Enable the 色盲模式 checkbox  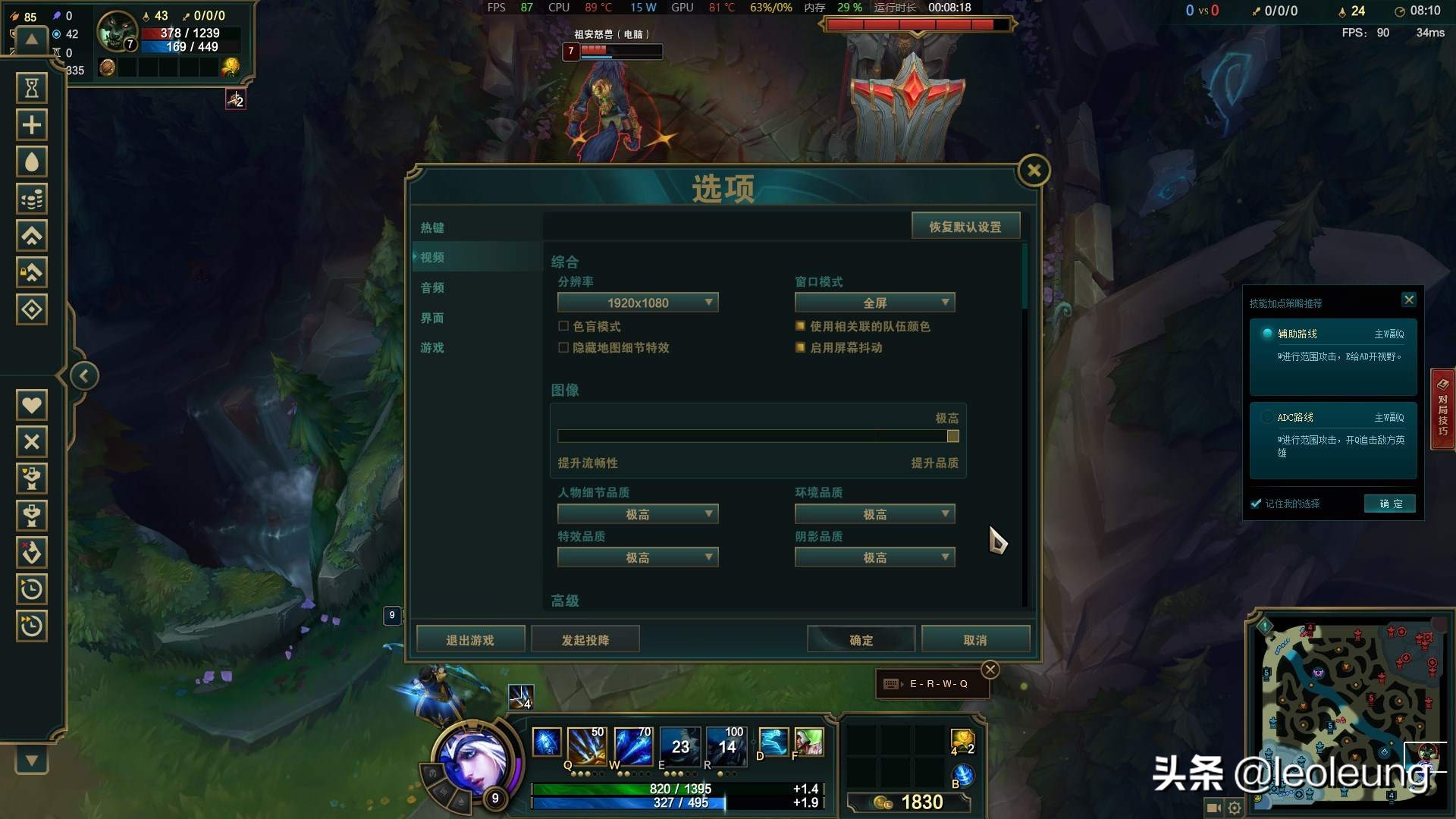pos(563,325)
